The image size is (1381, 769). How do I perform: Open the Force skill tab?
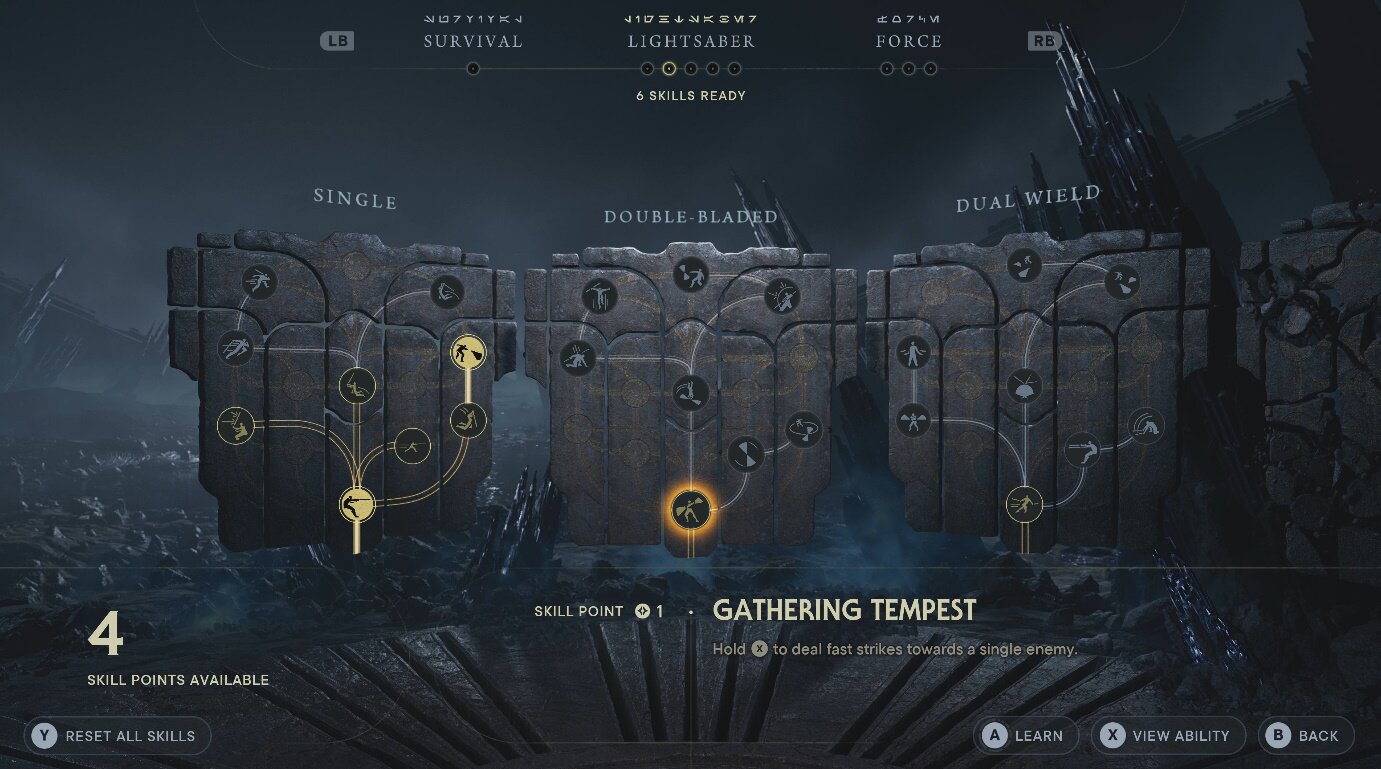(x=908, y=41)
